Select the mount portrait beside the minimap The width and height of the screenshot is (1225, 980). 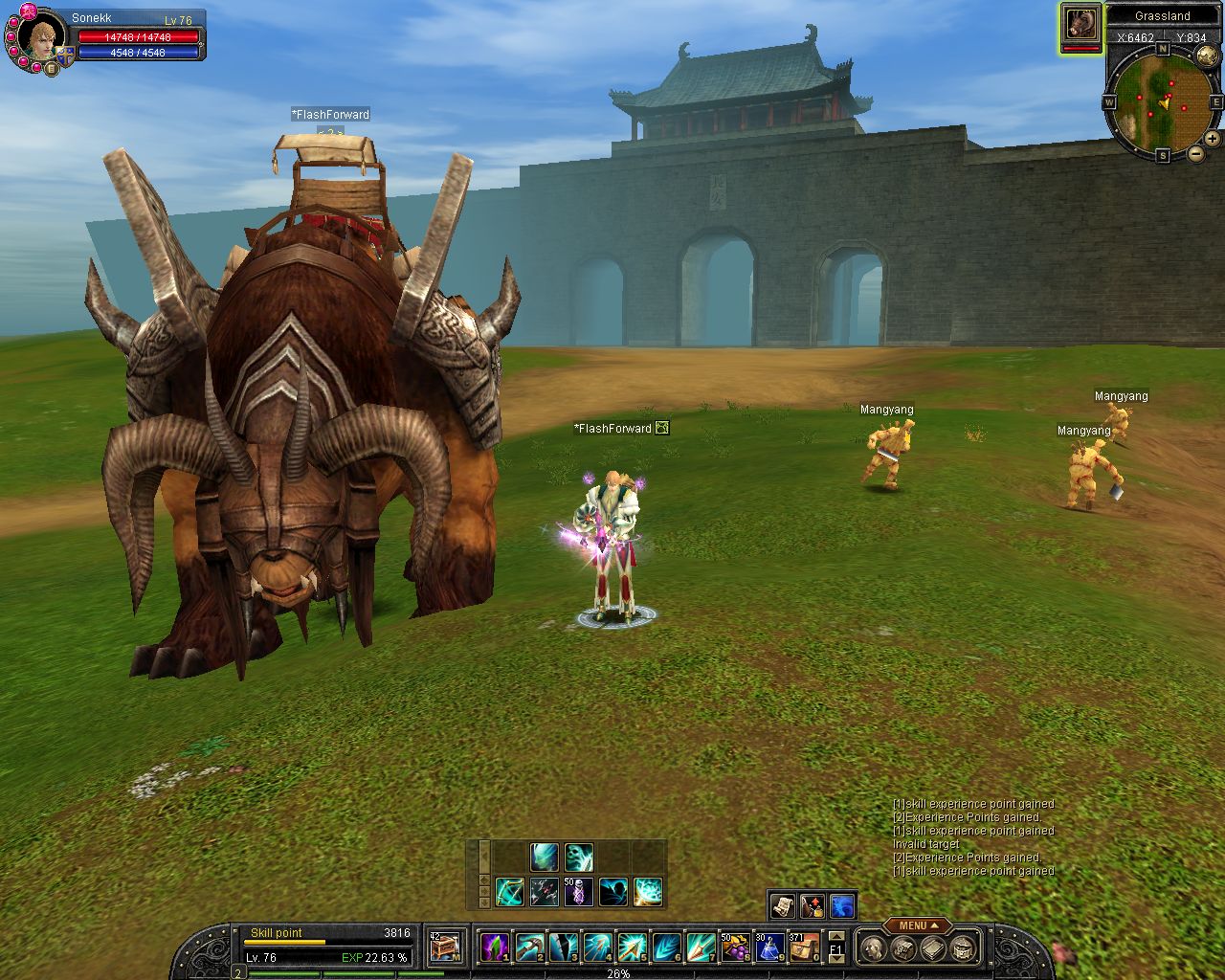click(1081, 25)
